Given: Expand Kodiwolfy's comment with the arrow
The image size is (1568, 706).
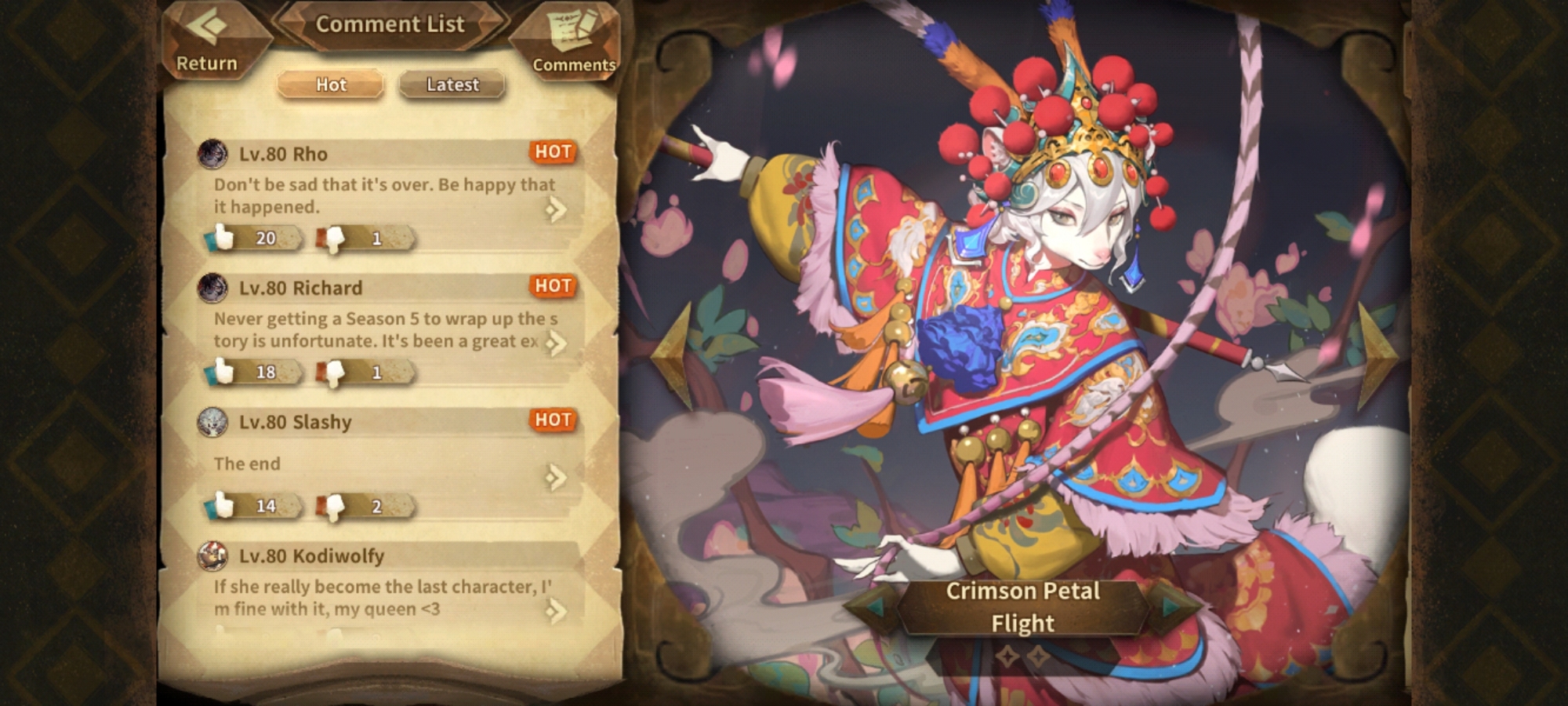Looking at the screenshot, I should (x=556, y=611).
